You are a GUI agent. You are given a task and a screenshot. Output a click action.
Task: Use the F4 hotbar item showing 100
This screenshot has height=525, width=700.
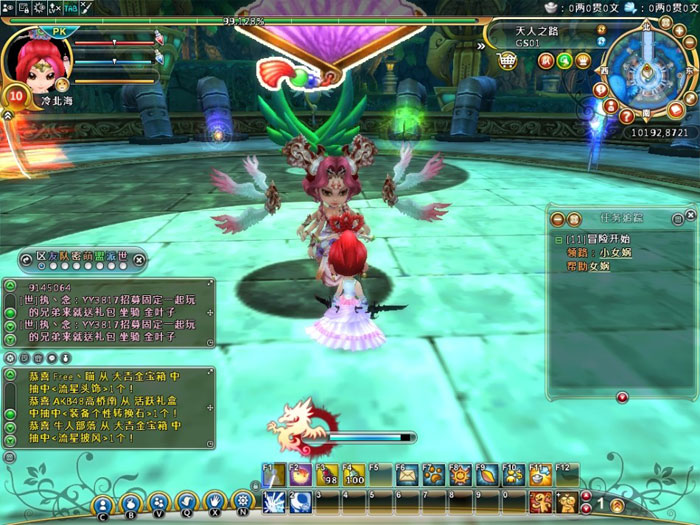(x=353, y=476)
